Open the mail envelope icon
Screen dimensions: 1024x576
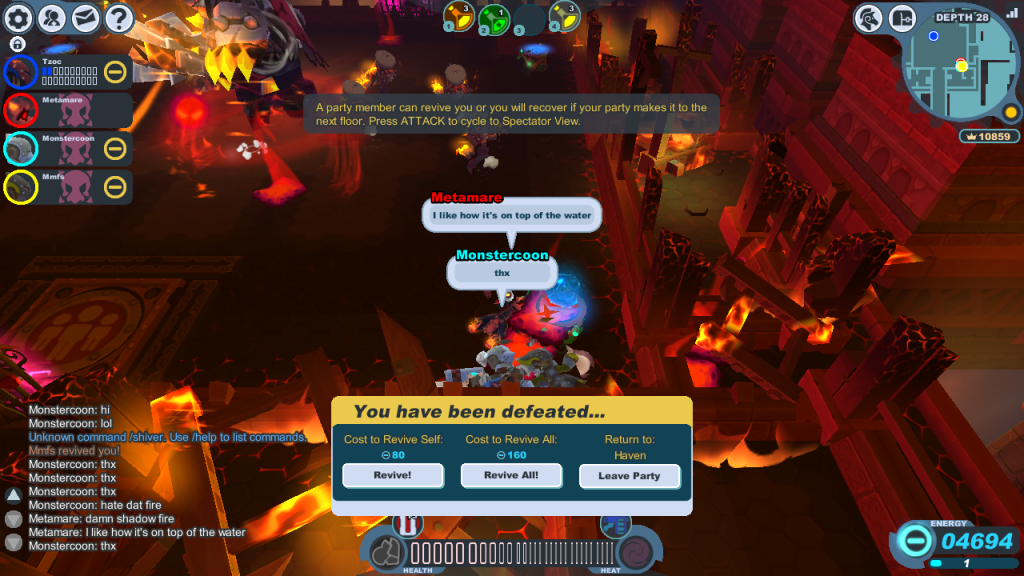(x=85, y=18)
